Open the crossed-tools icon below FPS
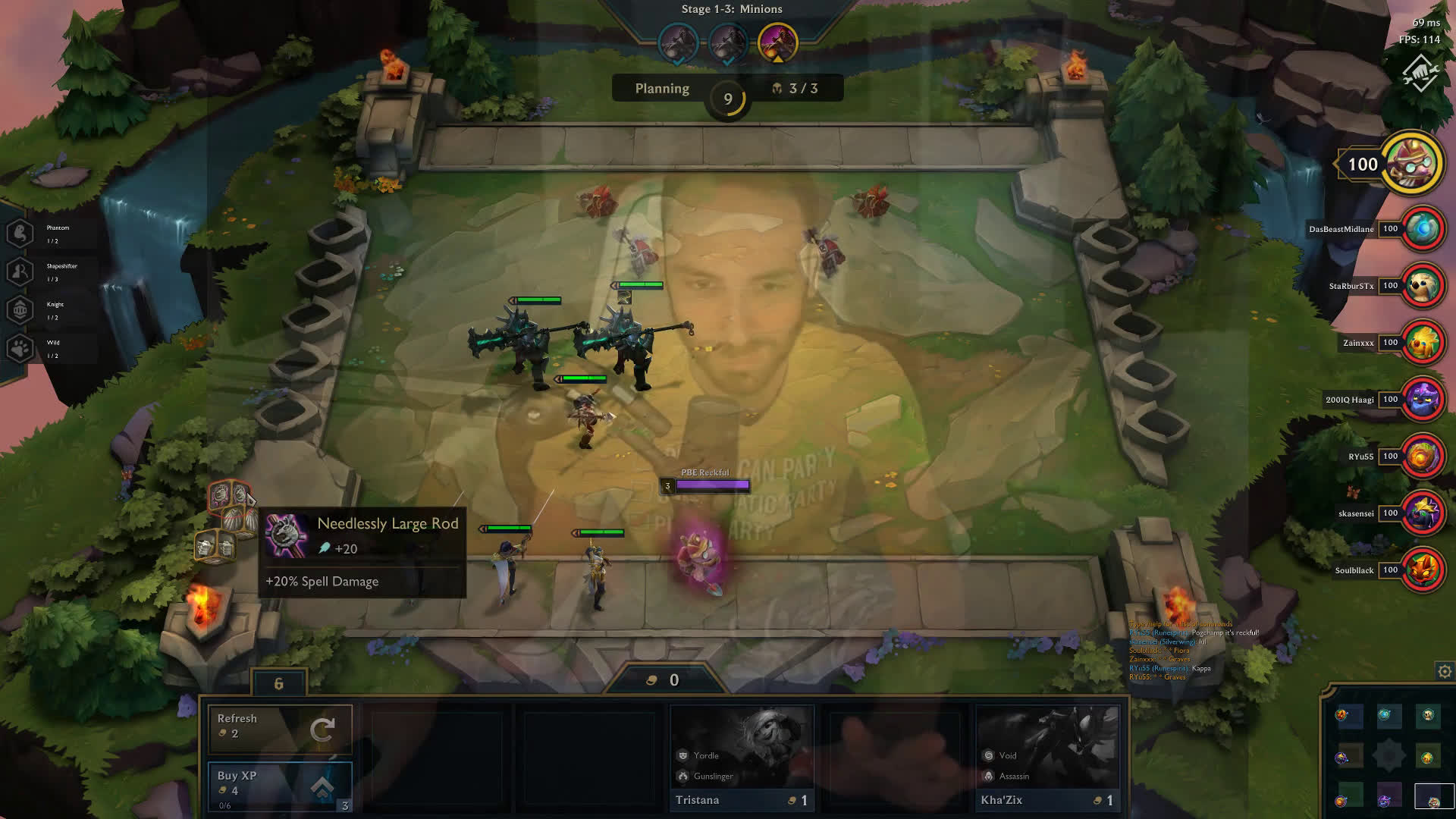The width and height of the screenshot is (1456, 819). pyautogui.click(x=1420, y=74)
